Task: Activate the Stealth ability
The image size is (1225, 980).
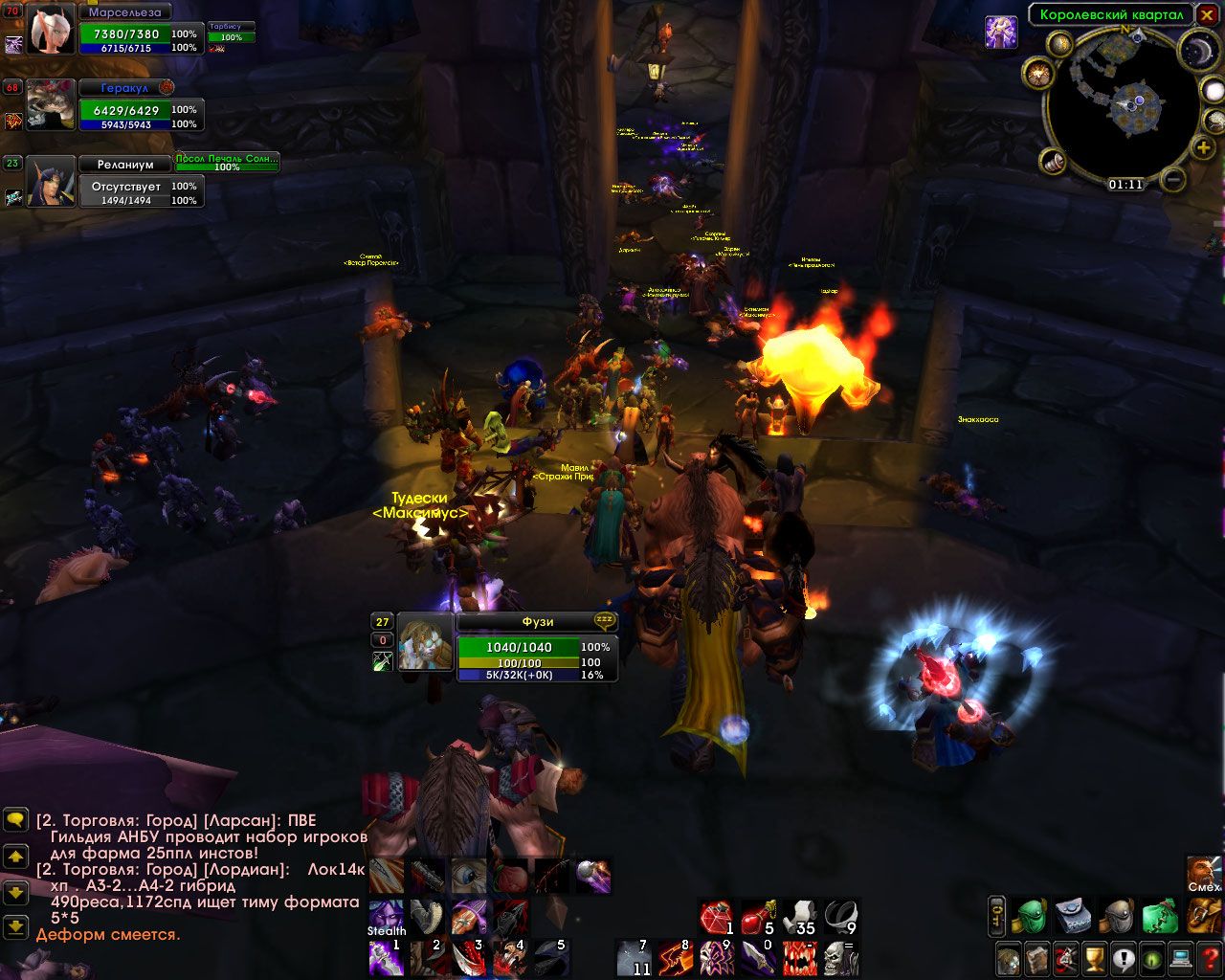Action: pos(385,916)
